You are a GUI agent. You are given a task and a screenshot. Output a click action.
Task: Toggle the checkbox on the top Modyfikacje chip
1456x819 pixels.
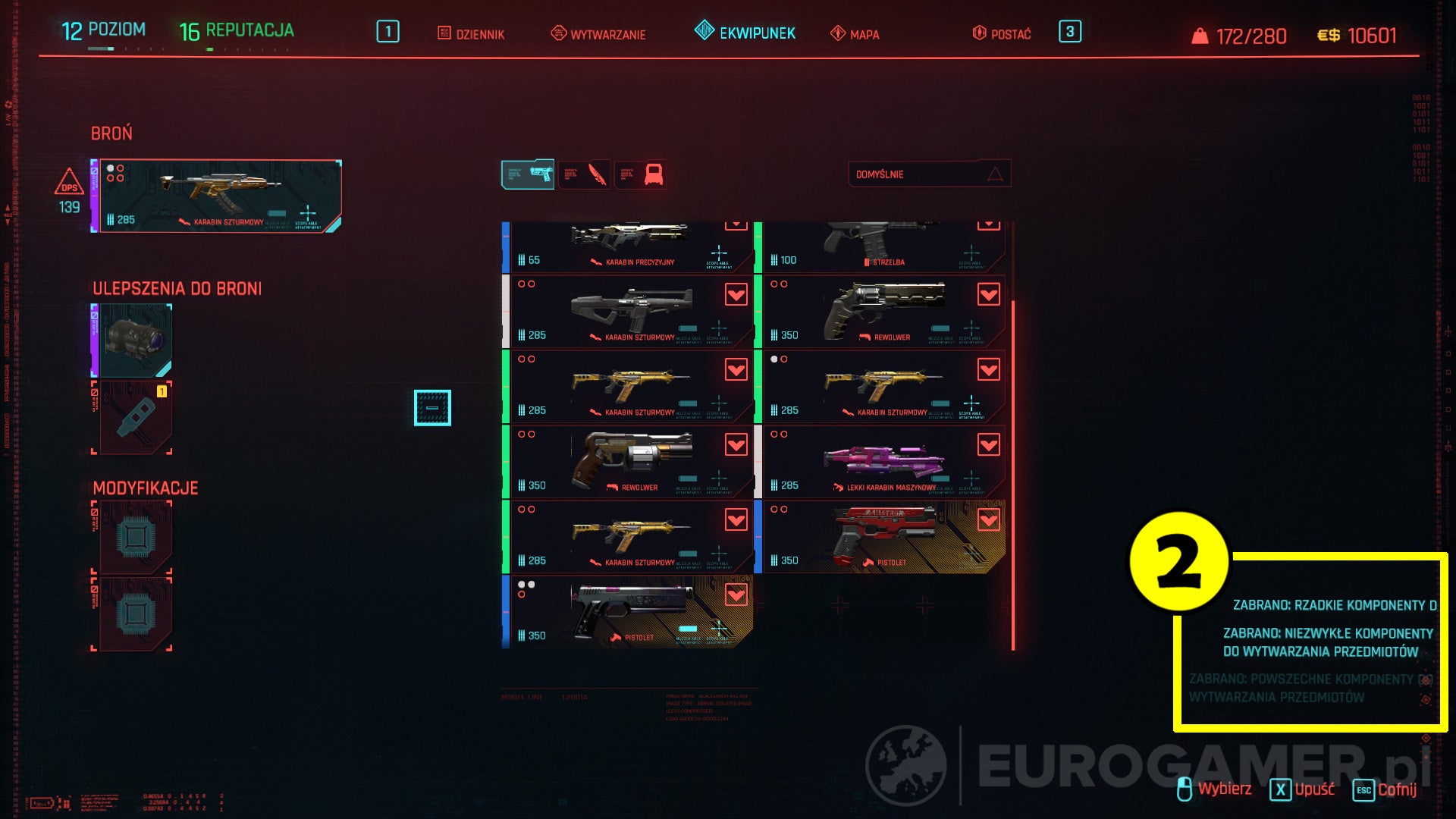[96, 512]
